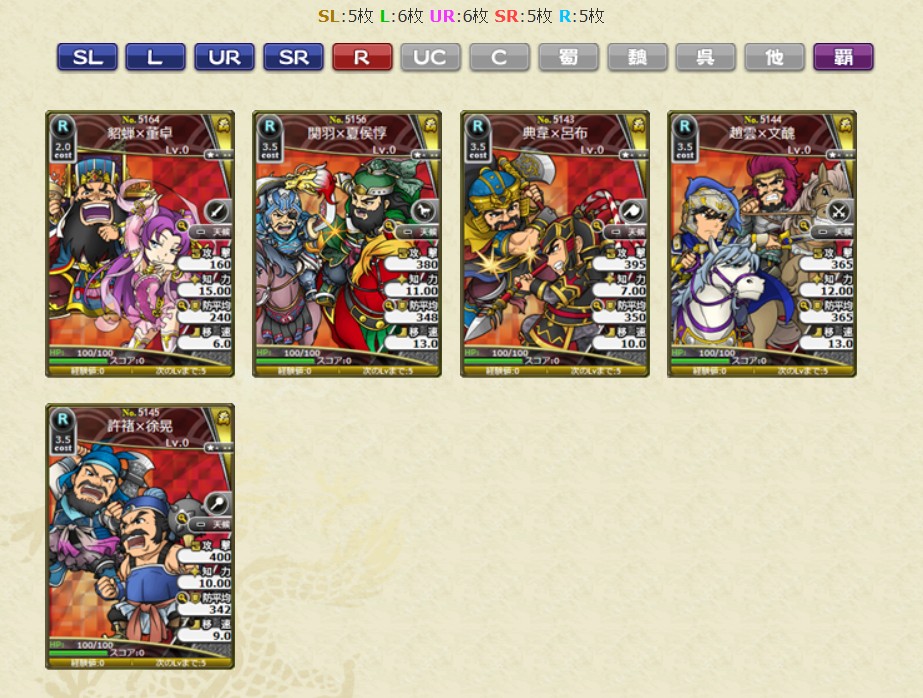This screenshot has height=698, width=923.
Task: Switch to the UR rarity filter
Action: 224,57
